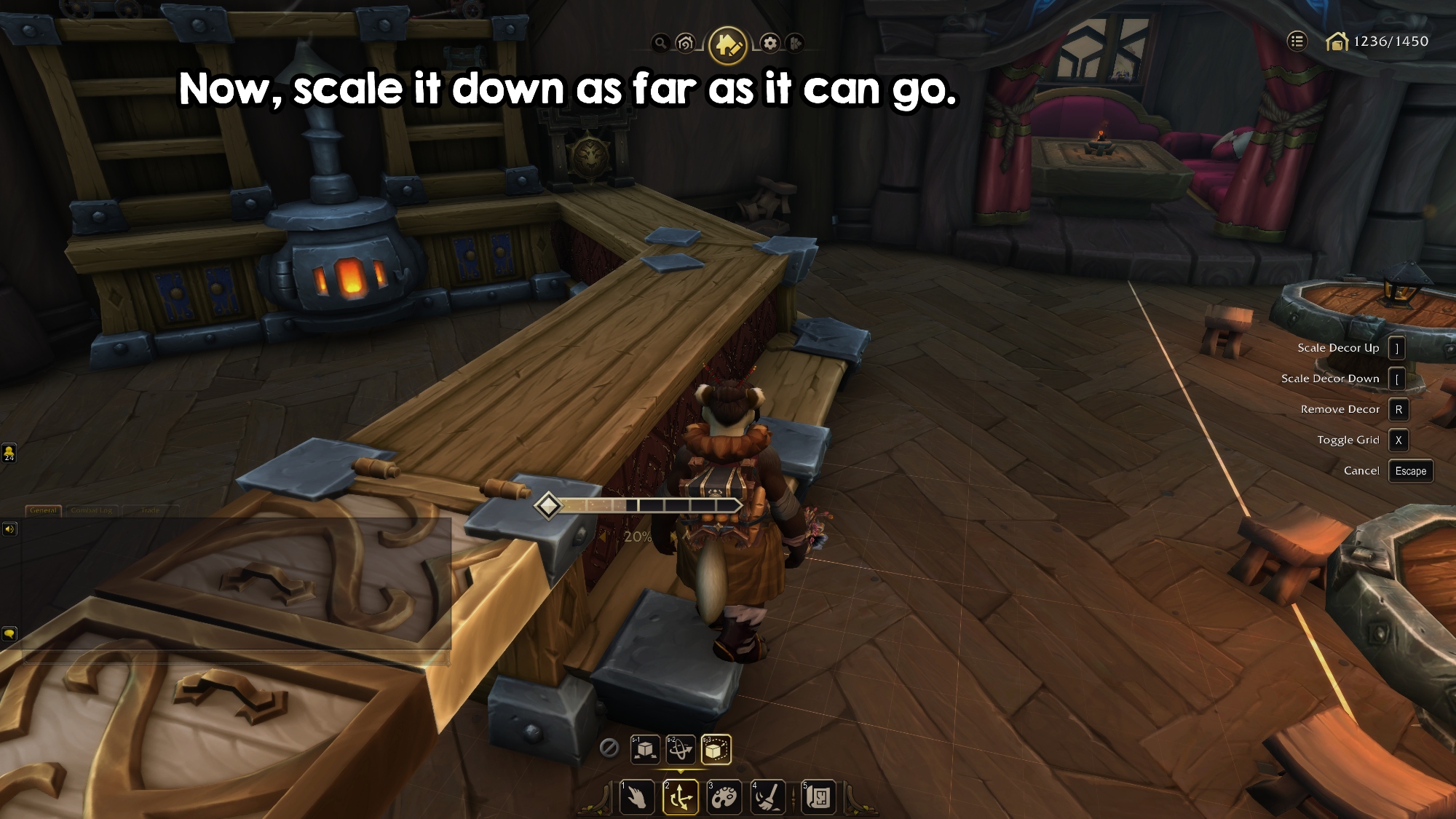Image resolution: width=1456 pixels, height=819 pixels.
Task: Choose the arrows transform tool
Action: pyautogui.click(x=681, y=797)
